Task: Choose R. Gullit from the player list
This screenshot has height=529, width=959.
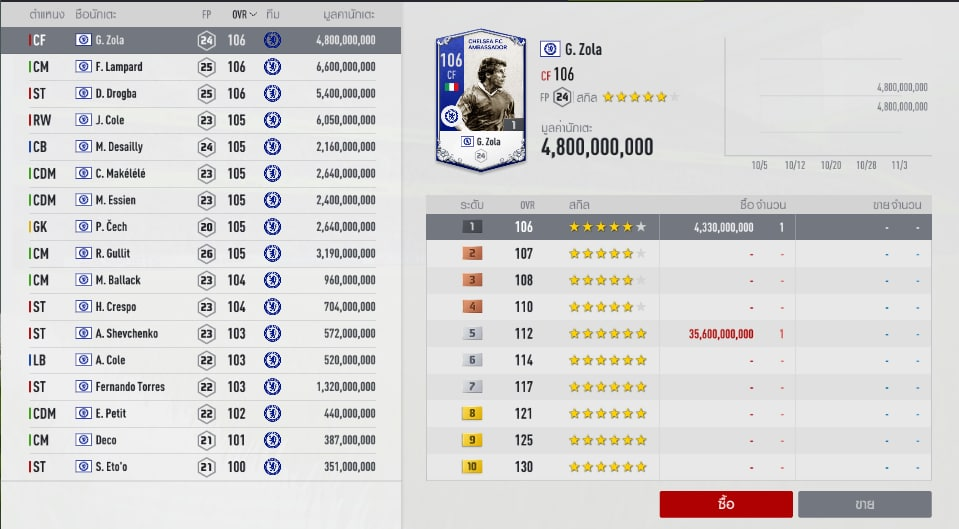Action: coord(200,254)
